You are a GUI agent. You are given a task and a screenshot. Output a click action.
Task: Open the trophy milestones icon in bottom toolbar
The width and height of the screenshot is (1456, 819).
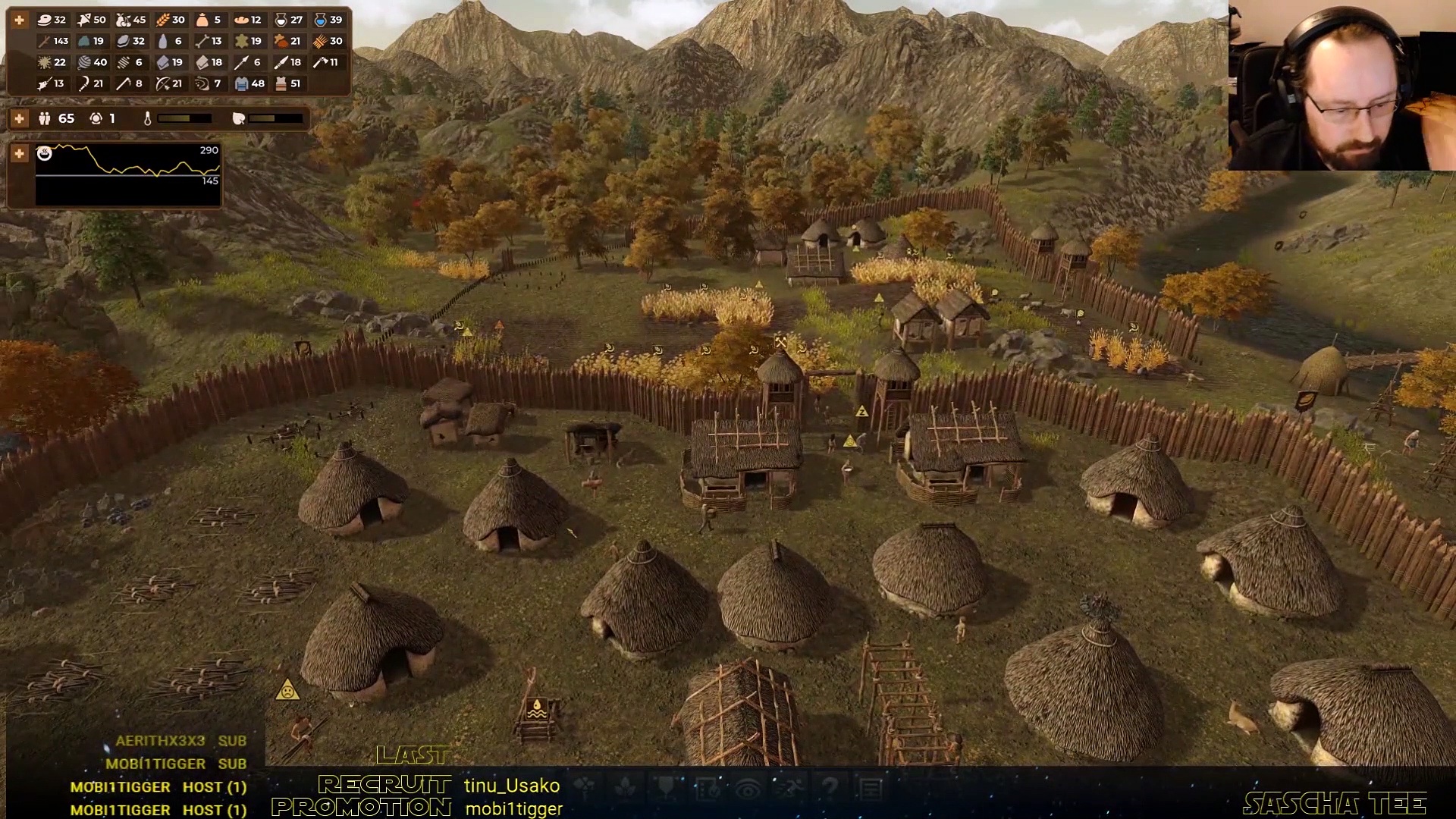coord(667,789)
